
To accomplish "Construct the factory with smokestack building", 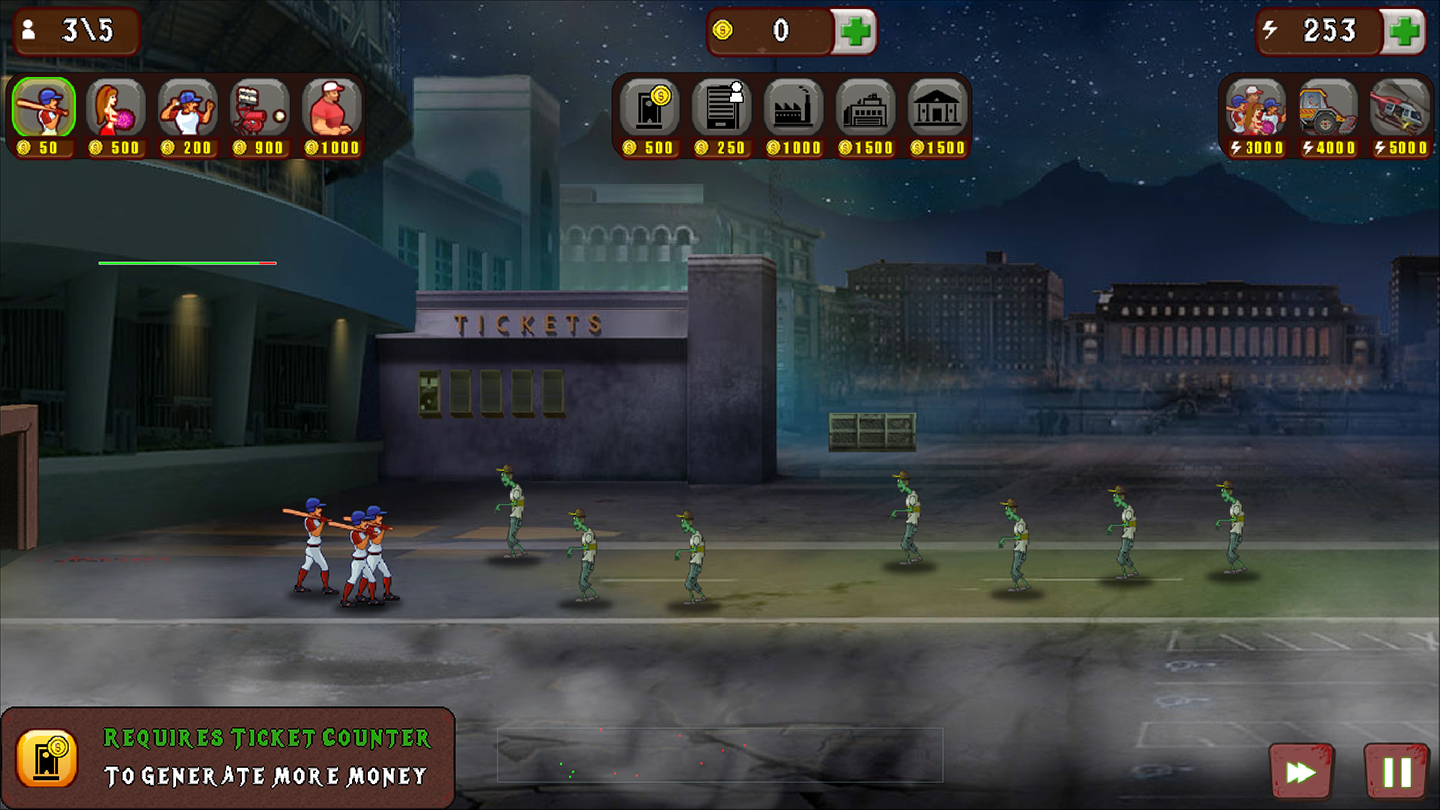I will (x=793, y=108).
